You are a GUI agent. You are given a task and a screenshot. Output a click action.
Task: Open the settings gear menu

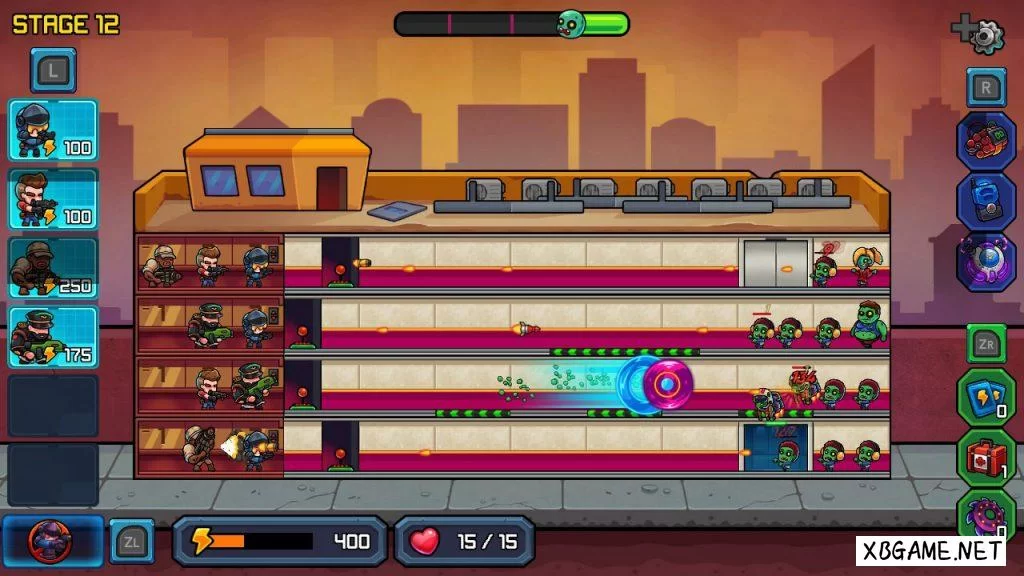(x=985, y=35)
